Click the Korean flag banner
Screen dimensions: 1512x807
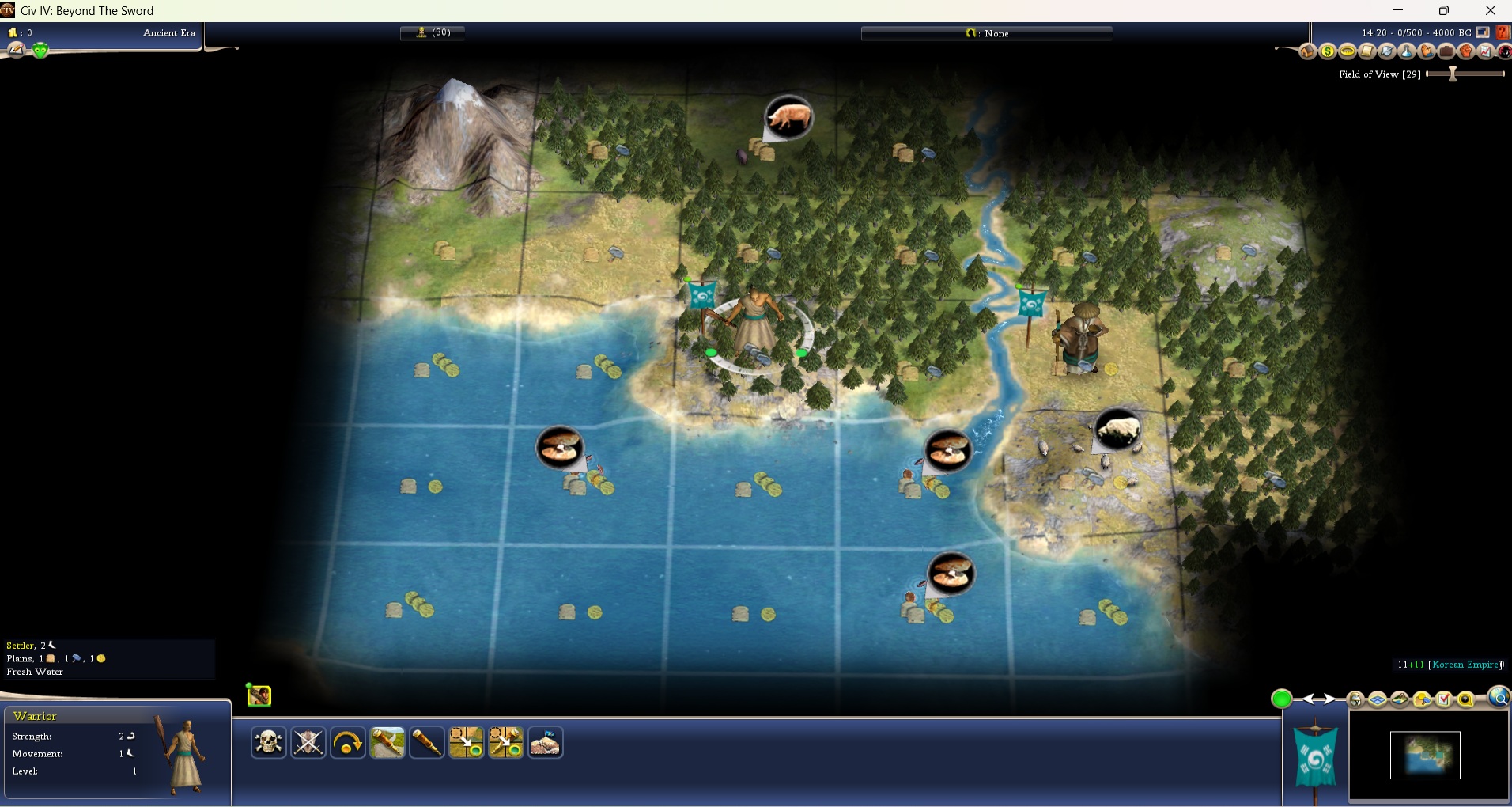1314,756
